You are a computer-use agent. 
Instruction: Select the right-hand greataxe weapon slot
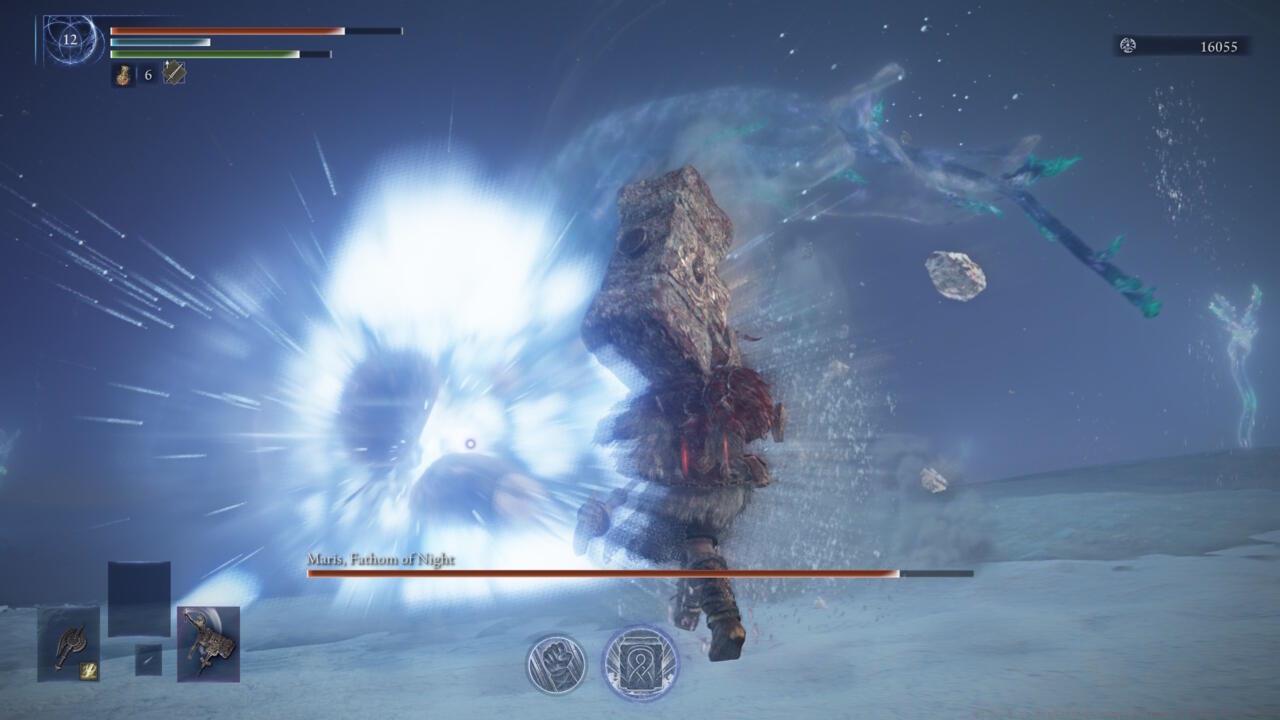tap(208, 644)
